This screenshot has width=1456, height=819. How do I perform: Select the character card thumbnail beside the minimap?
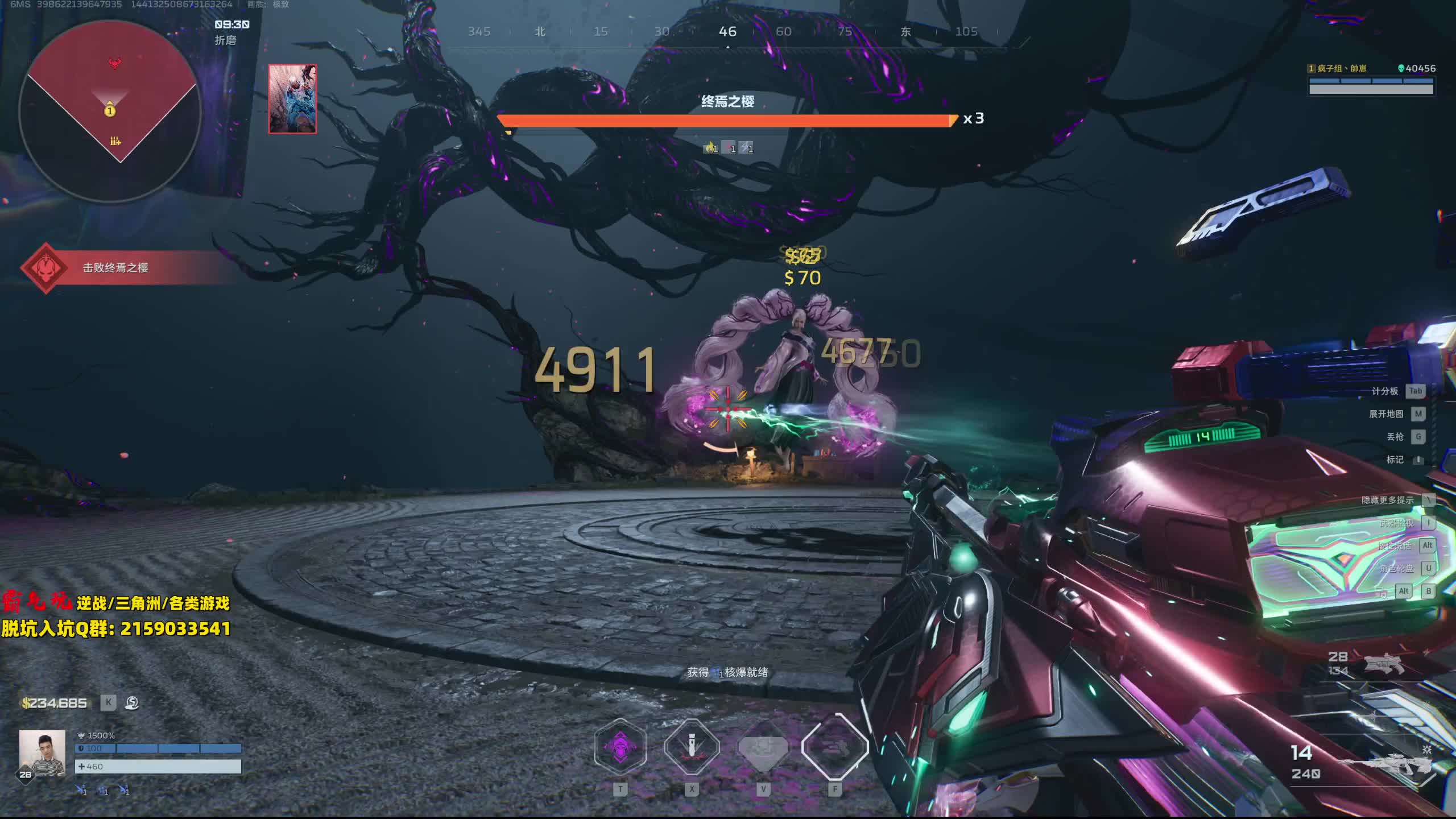(x=292, y=99)
